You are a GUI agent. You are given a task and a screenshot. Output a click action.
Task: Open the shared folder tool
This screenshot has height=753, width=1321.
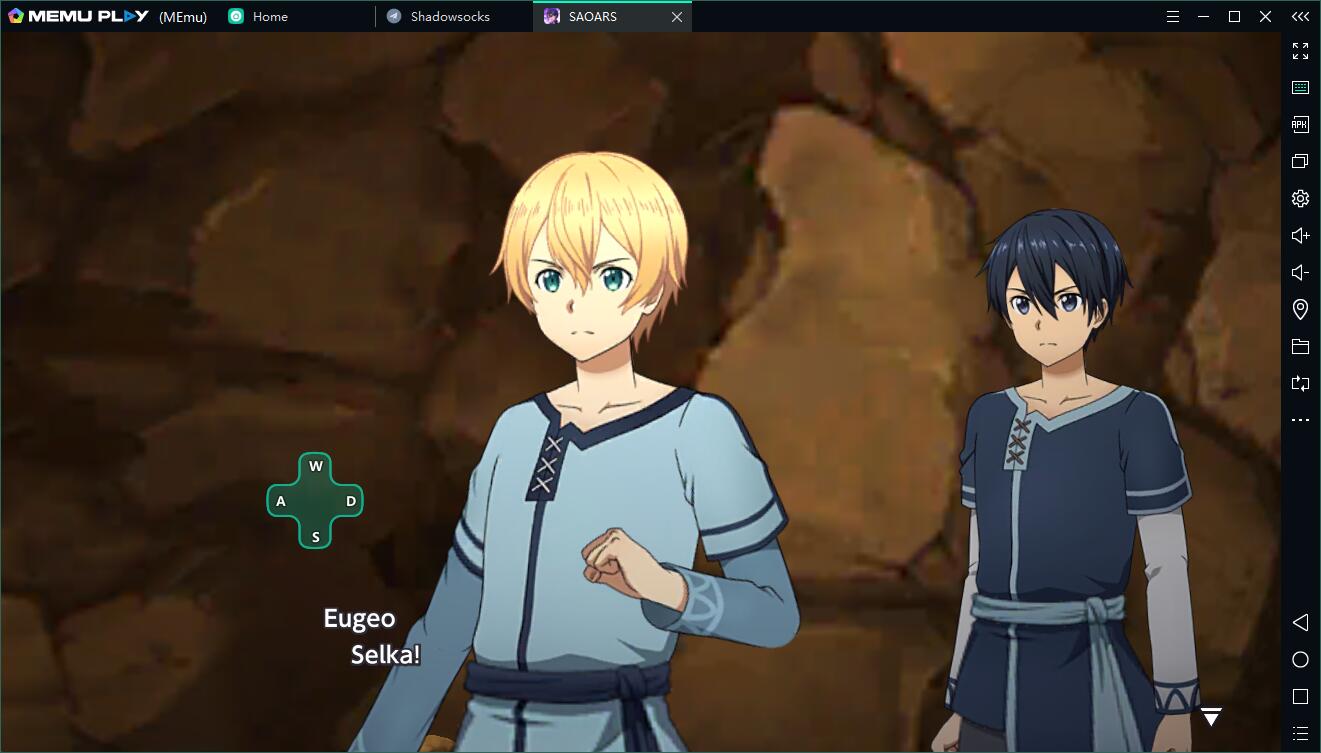pyautogui.click(x=1300, y=346)
